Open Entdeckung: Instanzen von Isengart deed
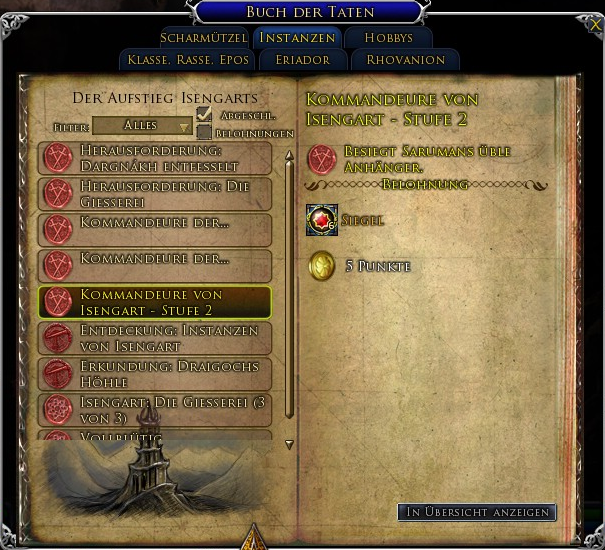The image size is (605, 550). pos(155,338)
